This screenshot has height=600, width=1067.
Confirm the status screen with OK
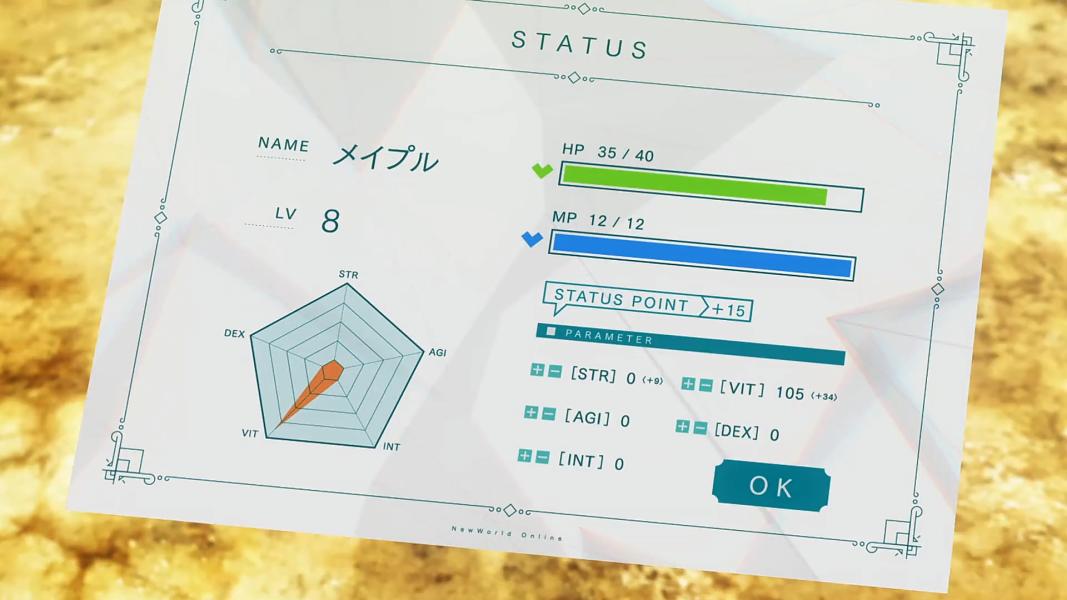coord(771,486)
